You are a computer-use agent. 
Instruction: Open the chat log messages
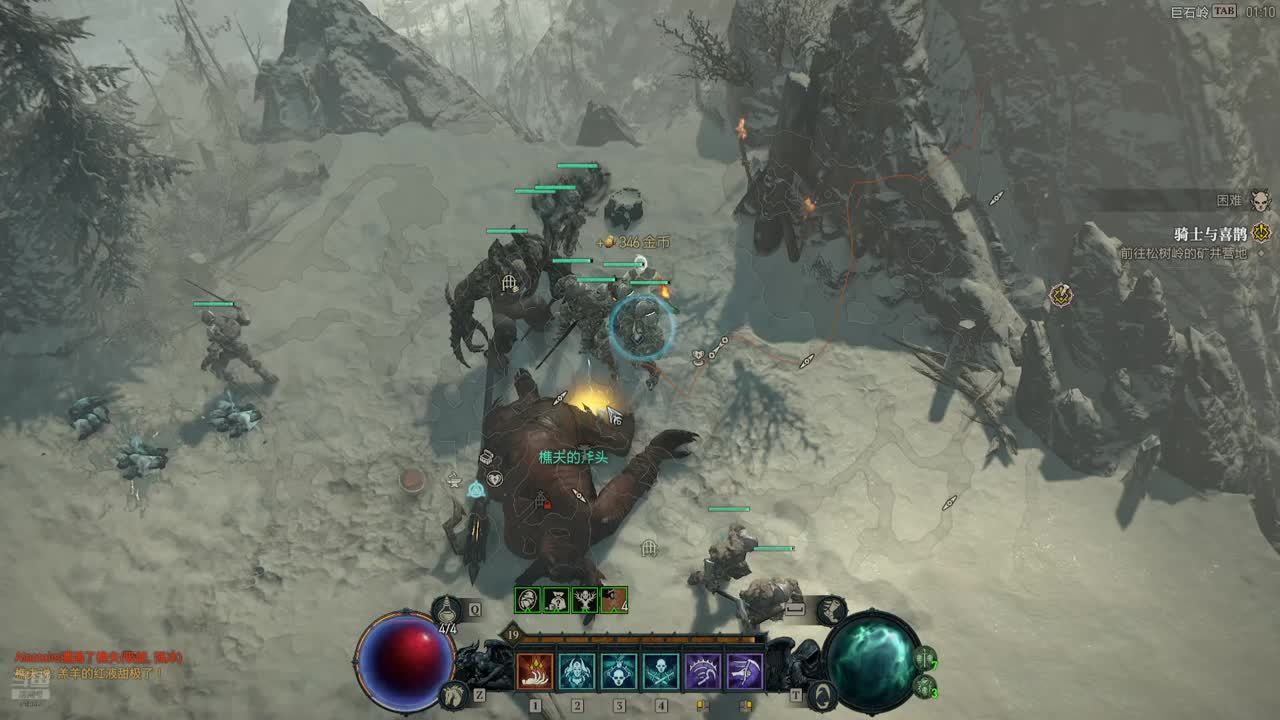(88, 665)
